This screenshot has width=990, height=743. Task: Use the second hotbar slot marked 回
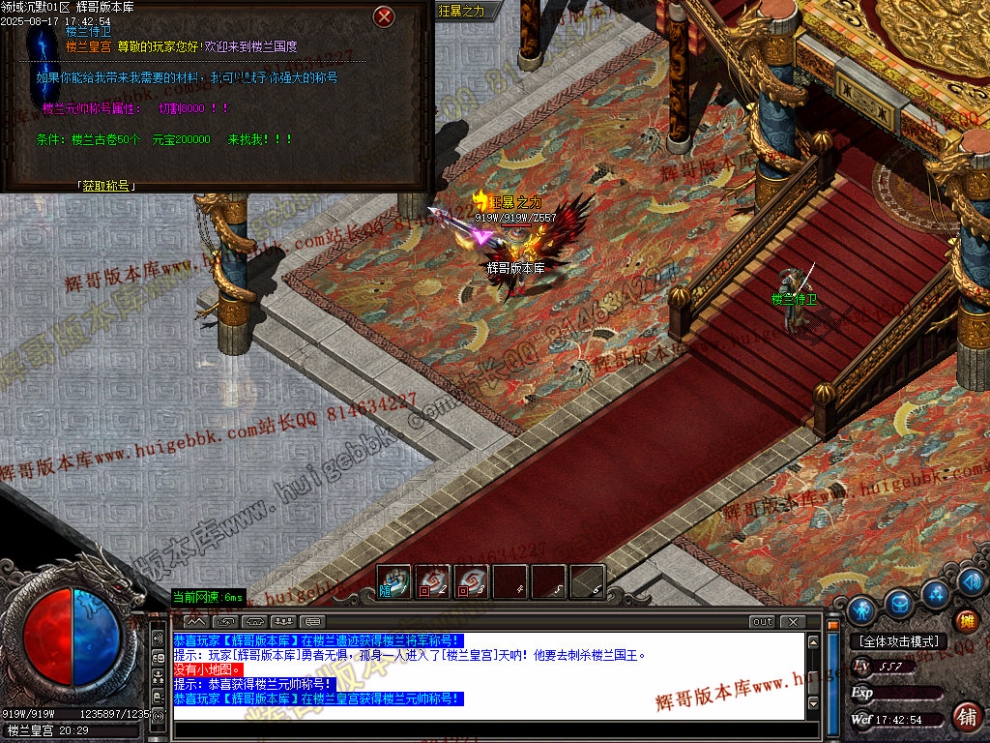coord(432,582)
